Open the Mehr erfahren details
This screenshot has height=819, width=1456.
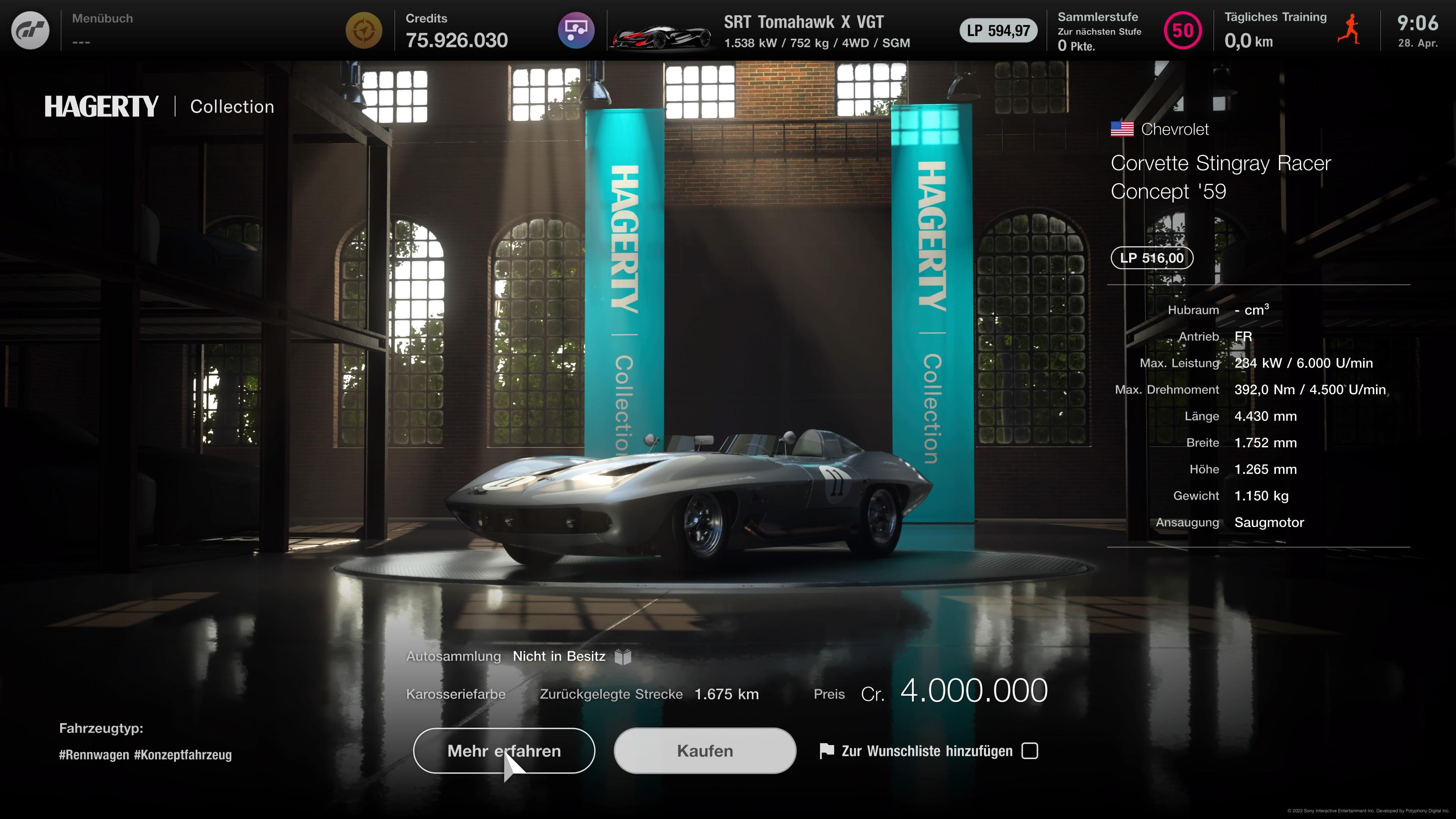click(504, 751)
